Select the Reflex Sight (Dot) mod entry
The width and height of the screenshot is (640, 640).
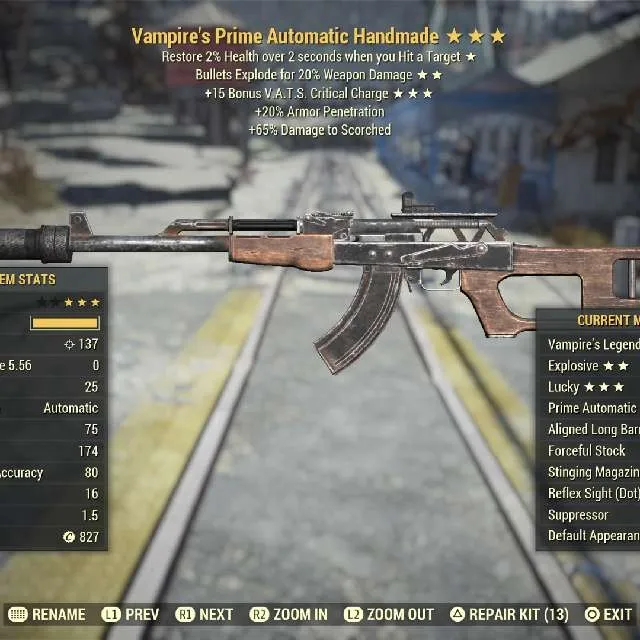coord(593,493)
